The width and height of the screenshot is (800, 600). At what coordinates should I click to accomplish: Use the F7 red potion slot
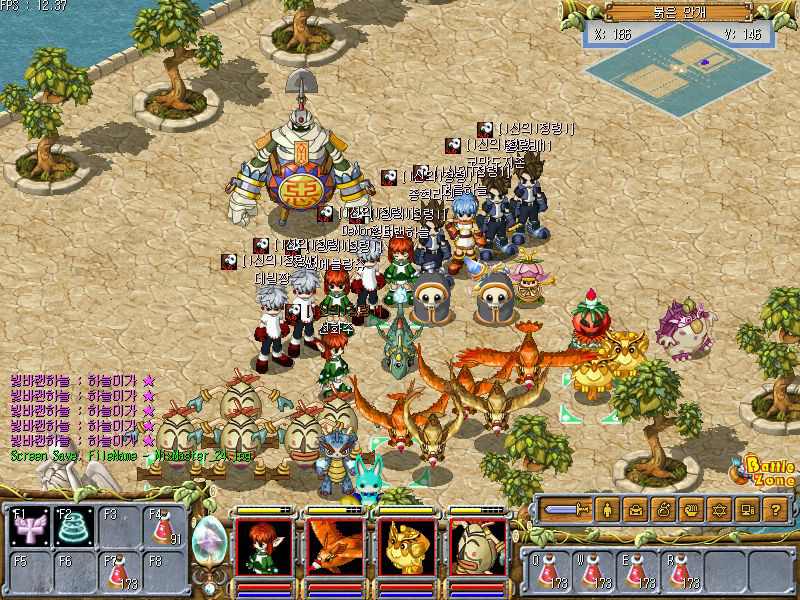click(121, 572)
